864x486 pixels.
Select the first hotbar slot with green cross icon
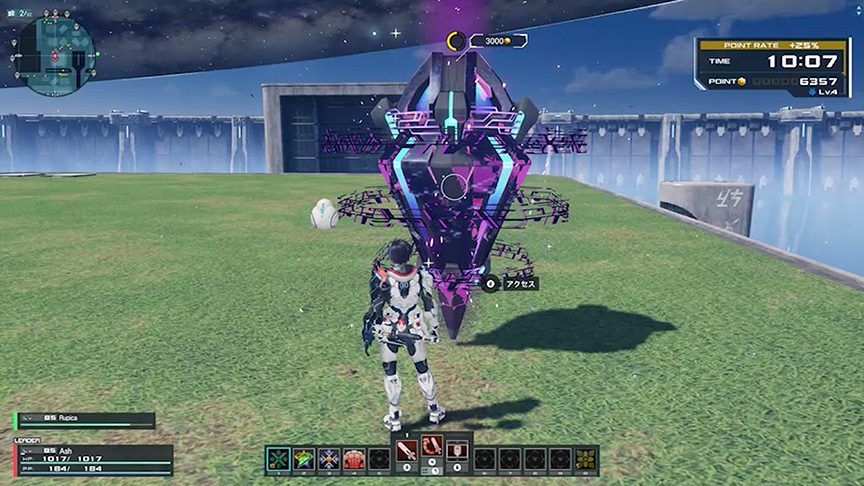tap(278, 459)
